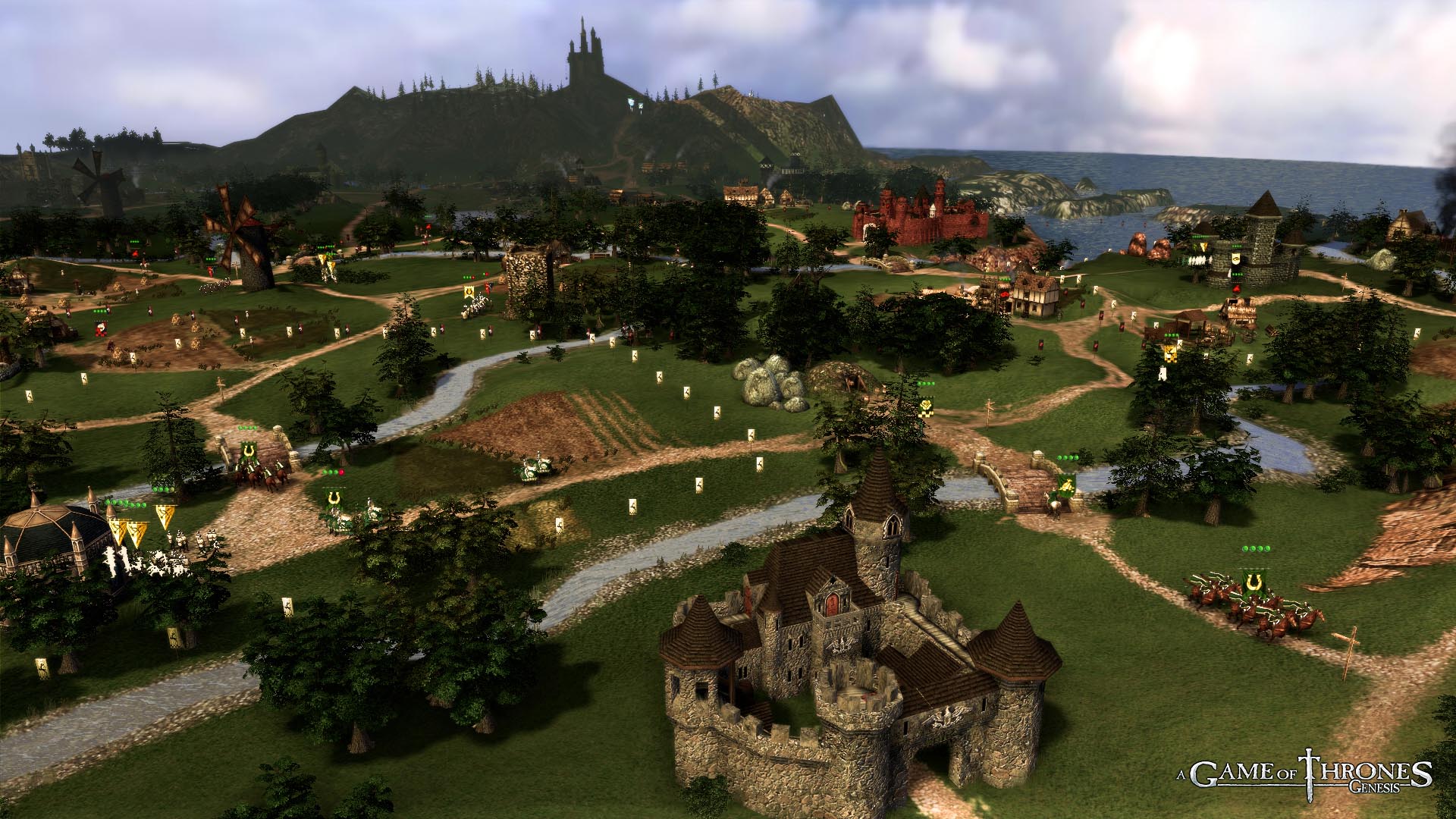Choose the lone rider's green and gold banner
Viewport: 1456px width, 819px height.
point(1067,482)
